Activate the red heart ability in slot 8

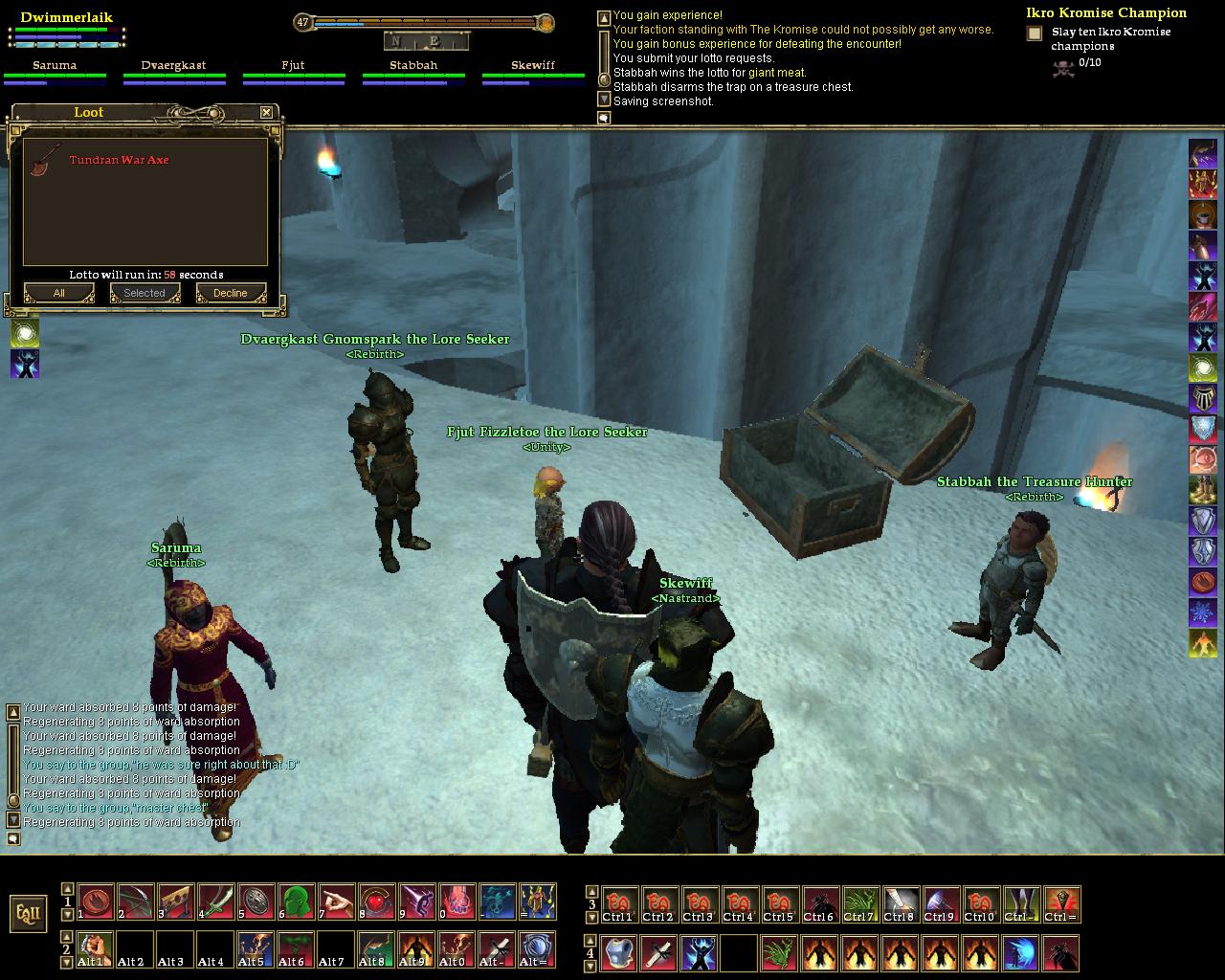coord(376,902)
